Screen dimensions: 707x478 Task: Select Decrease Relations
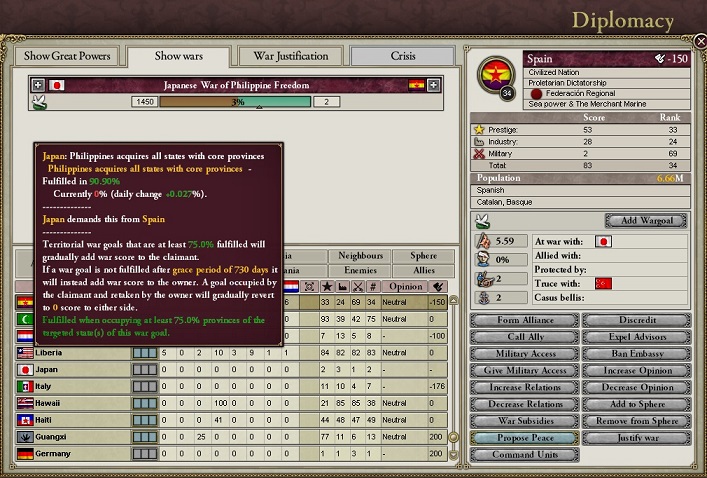[x=524, y=405]
